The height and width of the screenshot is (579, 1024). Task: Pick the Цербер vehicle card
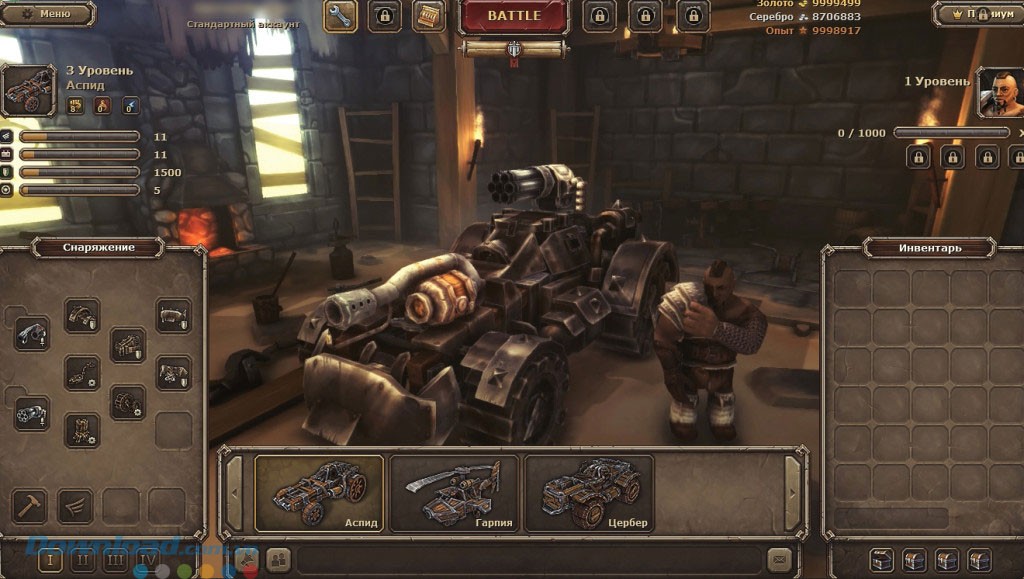point(589,493)
